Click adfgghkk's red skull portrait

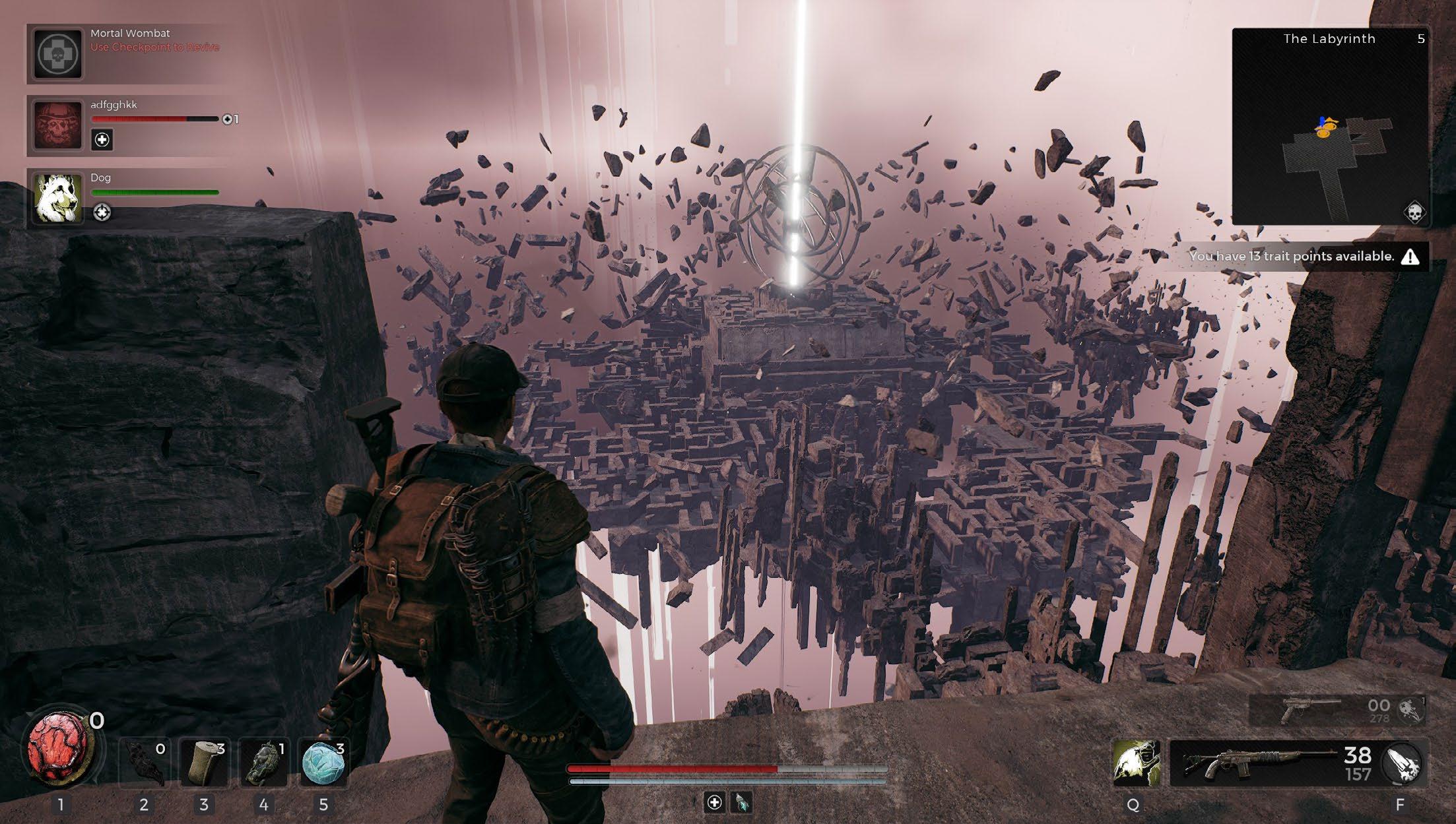(x=58, y=125)
